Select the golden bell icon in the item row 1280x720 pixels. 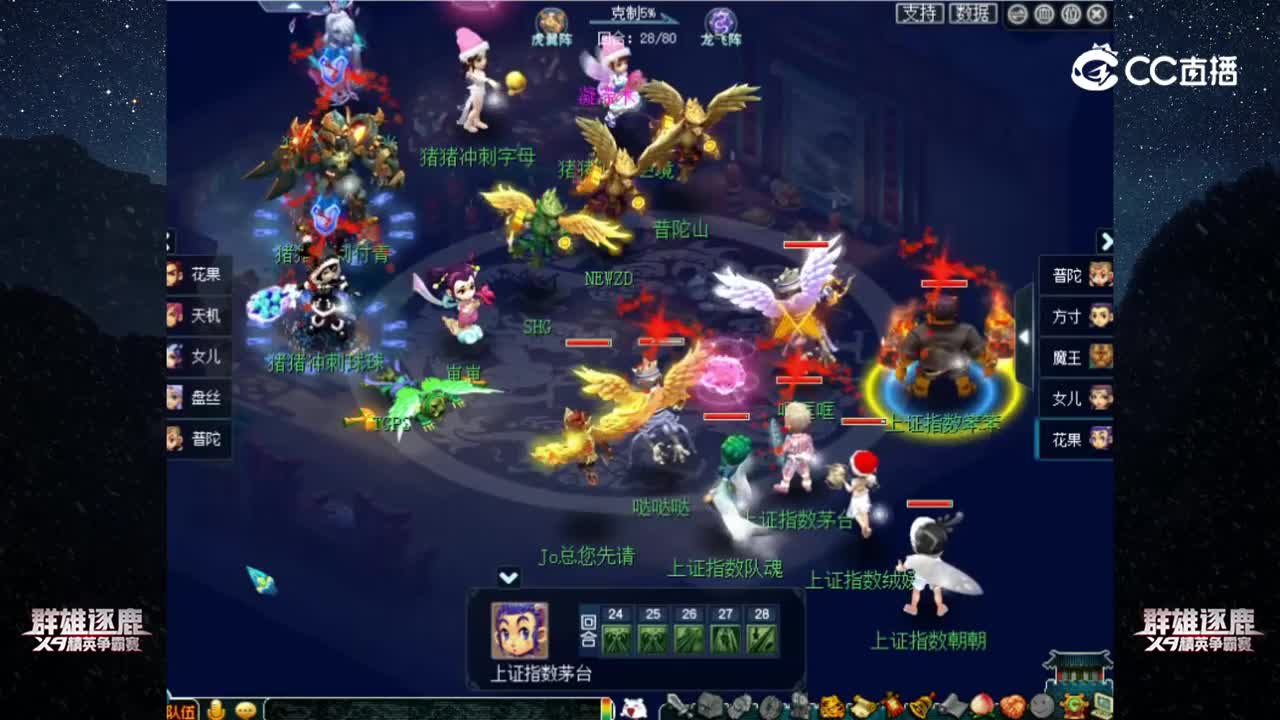point(921,707)
